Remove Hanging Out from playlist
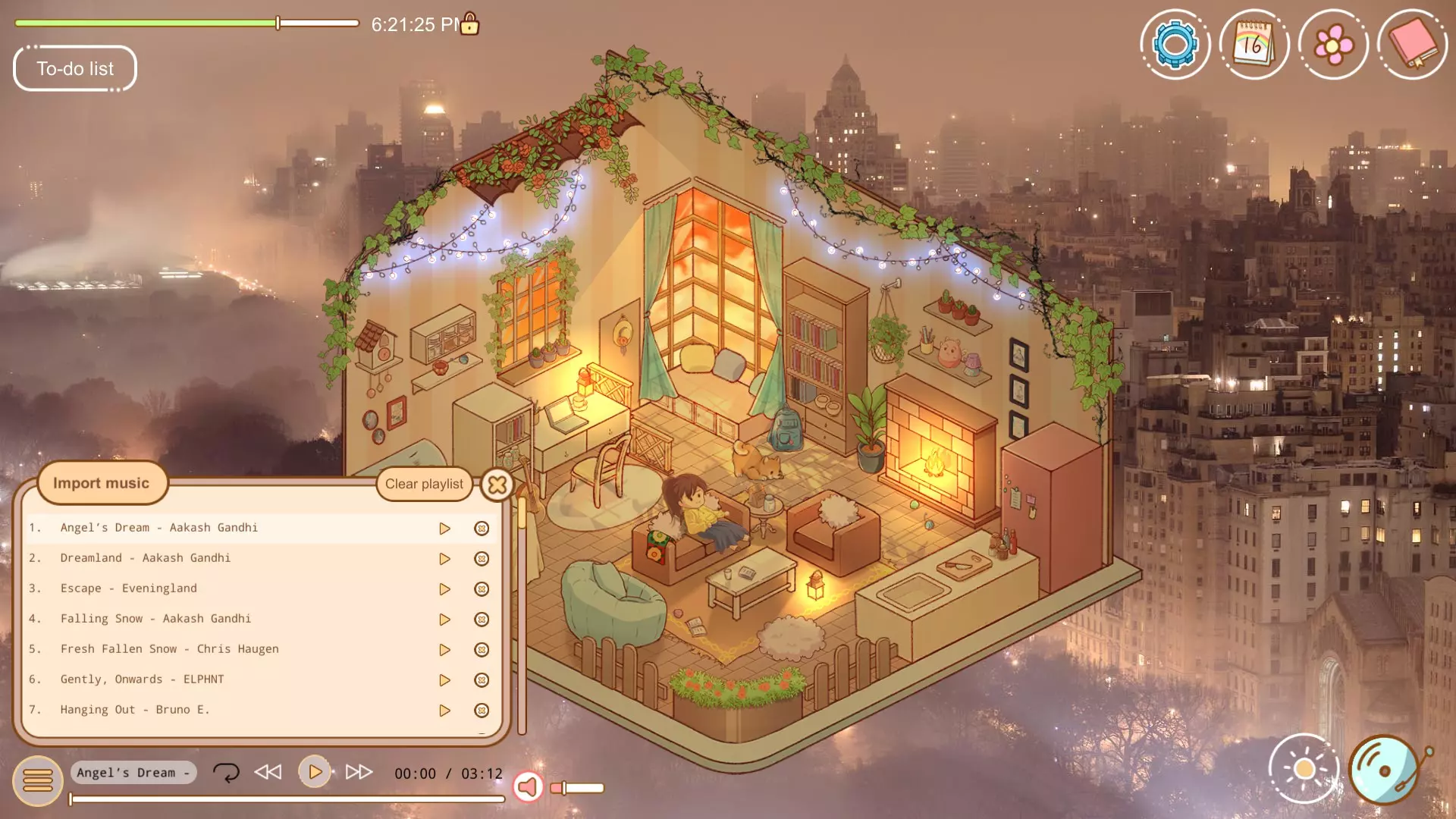This screenshot has width=1456, height=819. [482, 711]
